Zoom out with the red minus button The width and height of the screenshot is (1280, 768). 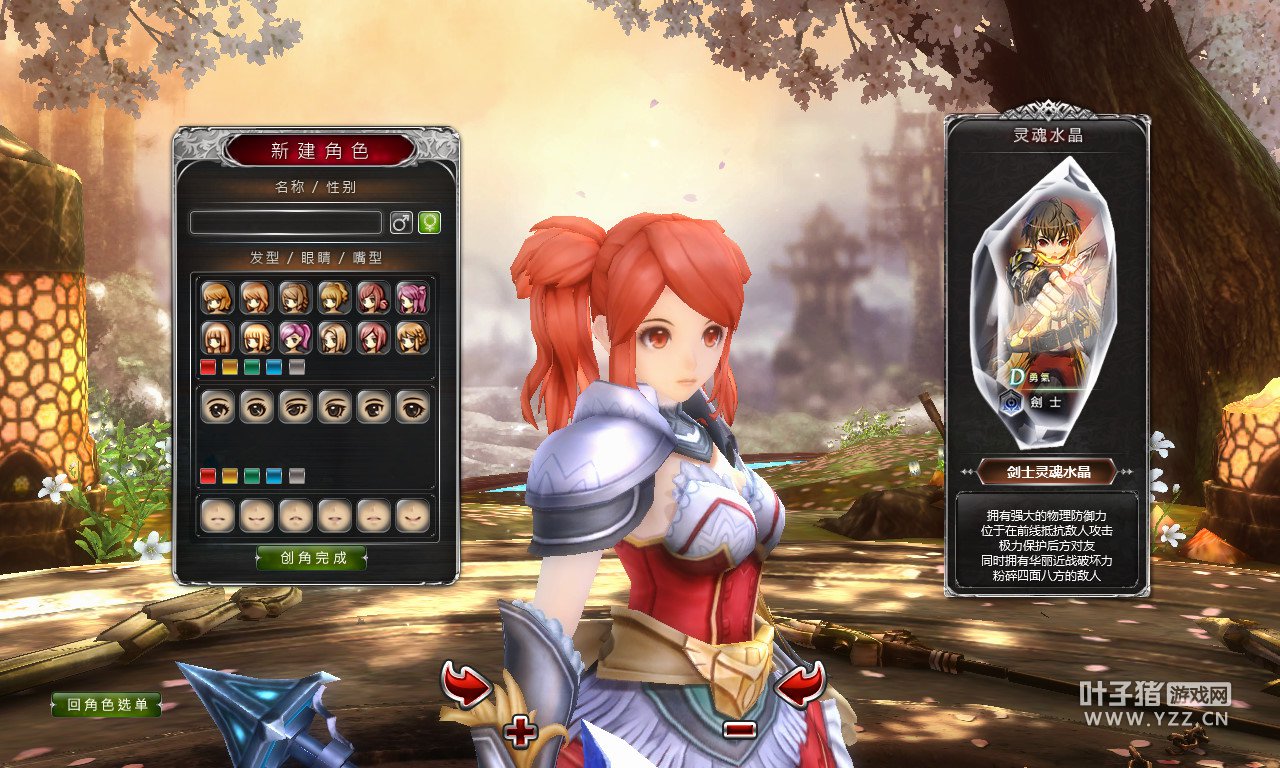738,729
